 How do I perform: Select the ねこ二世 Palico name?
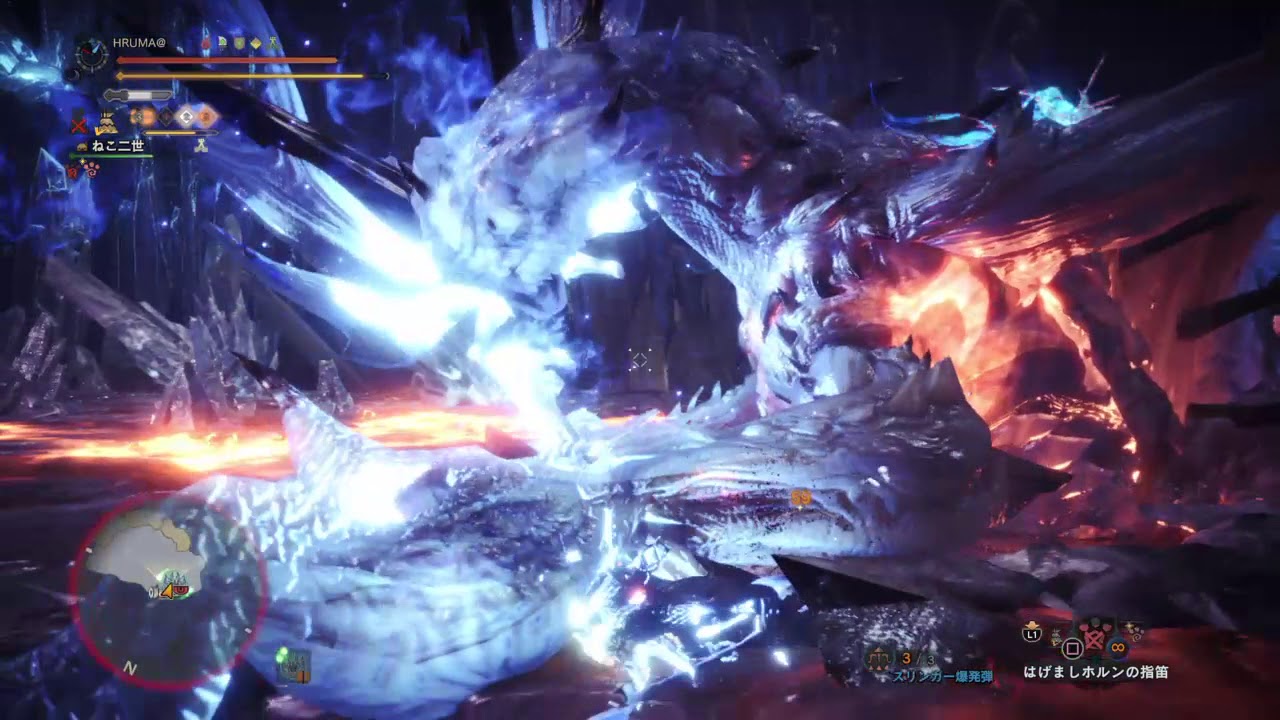click(119, 146)
